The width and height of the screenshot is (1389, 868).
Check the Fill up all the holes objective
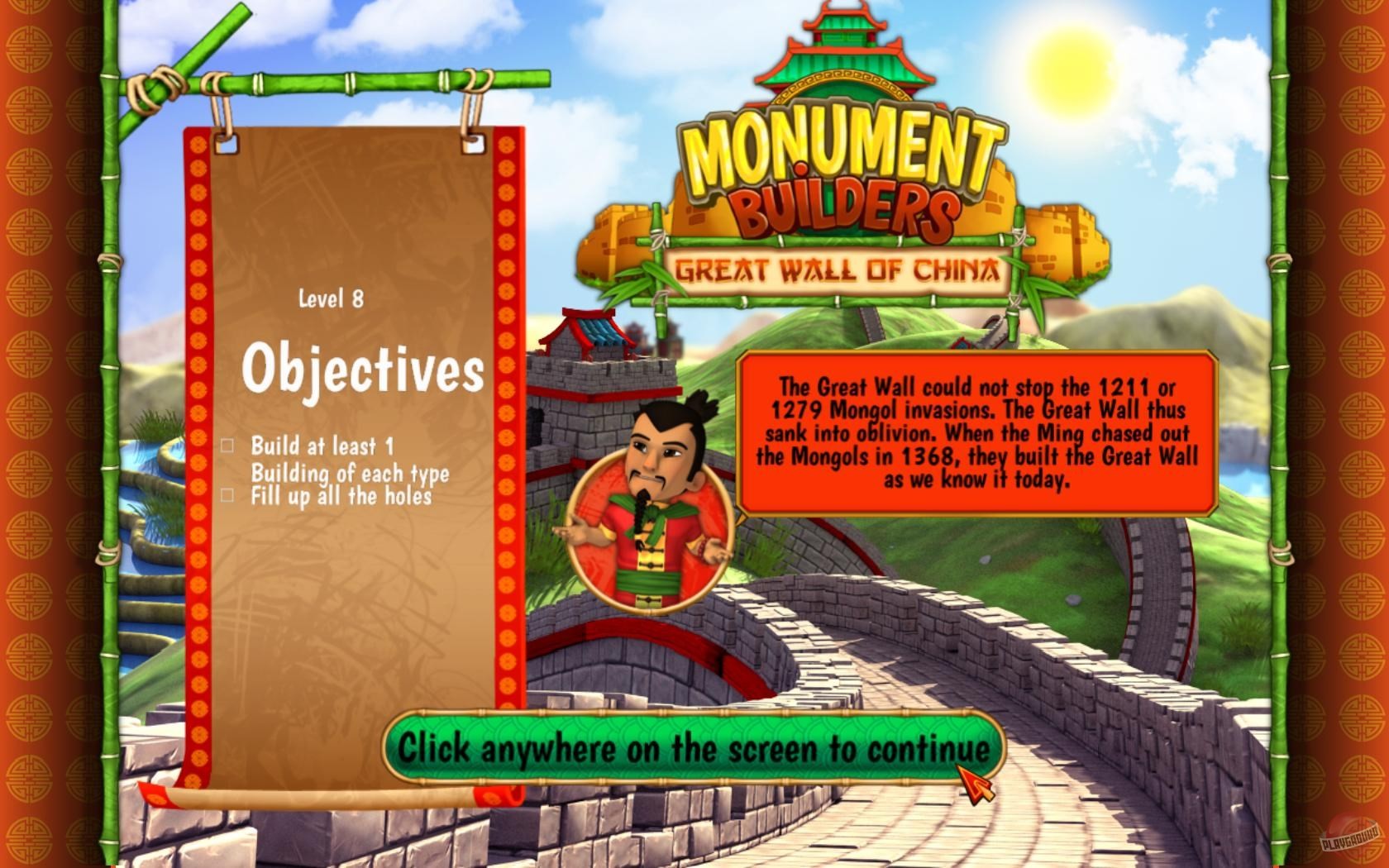[x=225, y=496]
